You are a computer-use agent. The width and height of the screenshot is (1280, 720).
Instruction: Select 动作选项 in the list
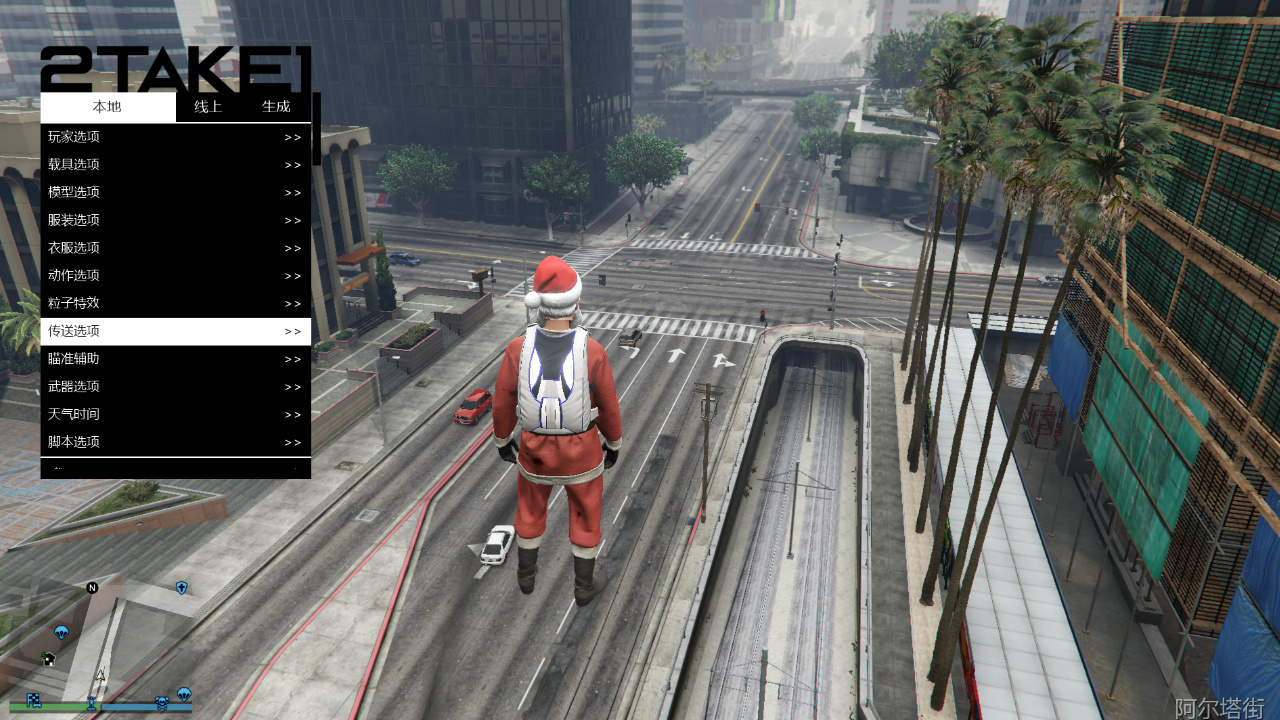pos(175,275)
